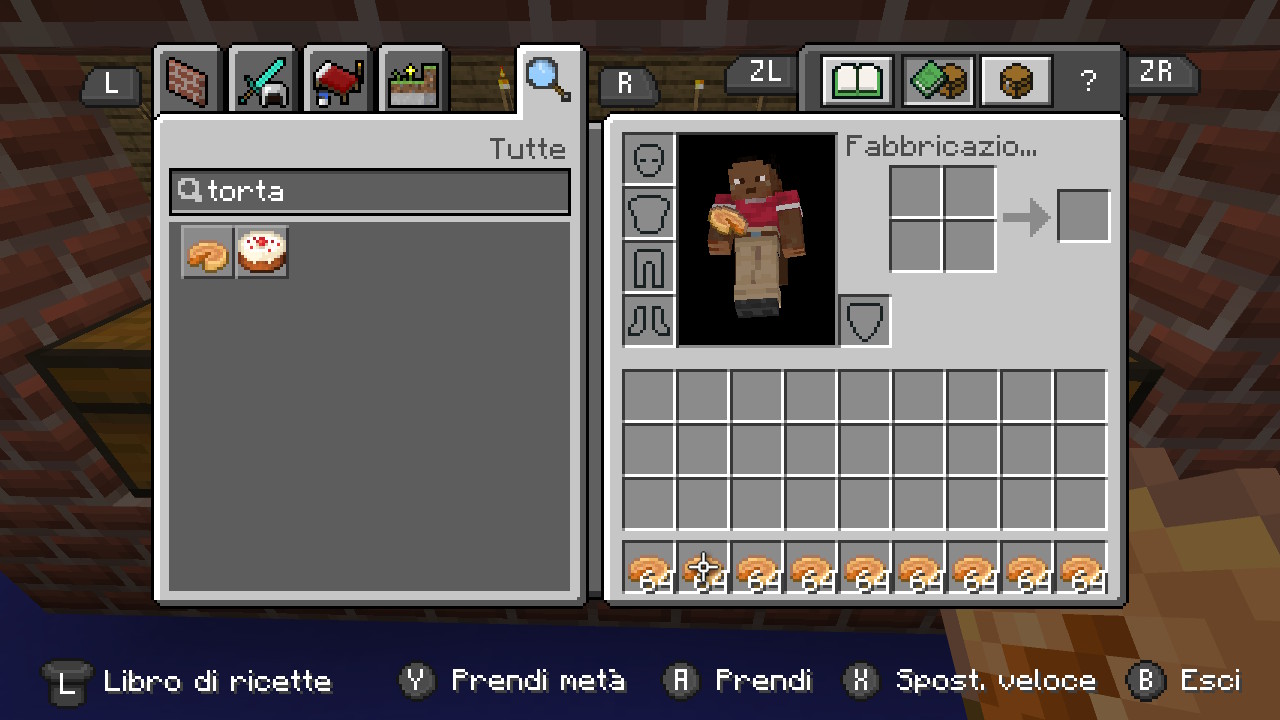Select the chest-only inventory tab

coord(1016,80)
